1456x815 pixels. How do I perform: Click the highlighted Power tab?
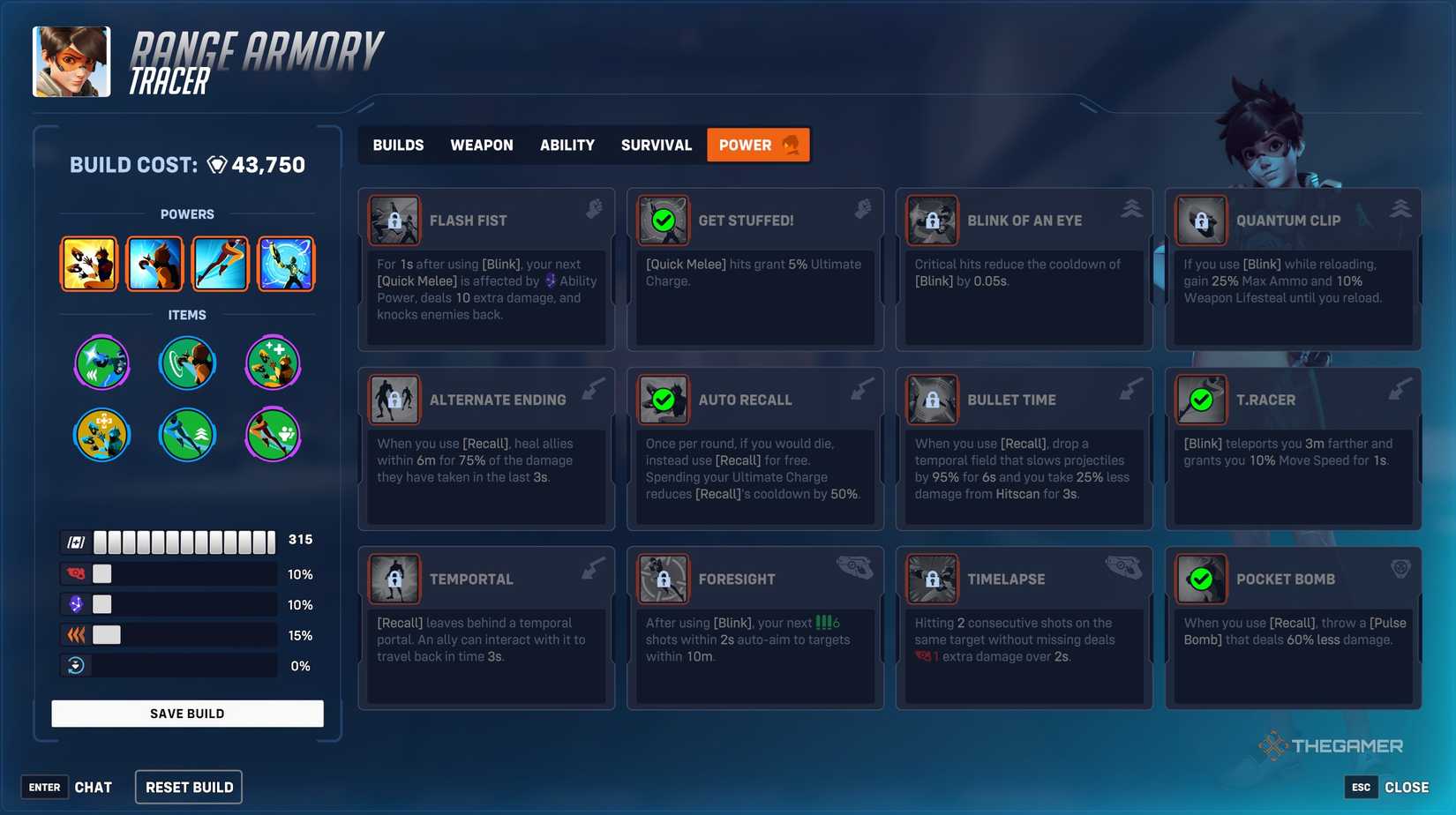click(757, 146)
